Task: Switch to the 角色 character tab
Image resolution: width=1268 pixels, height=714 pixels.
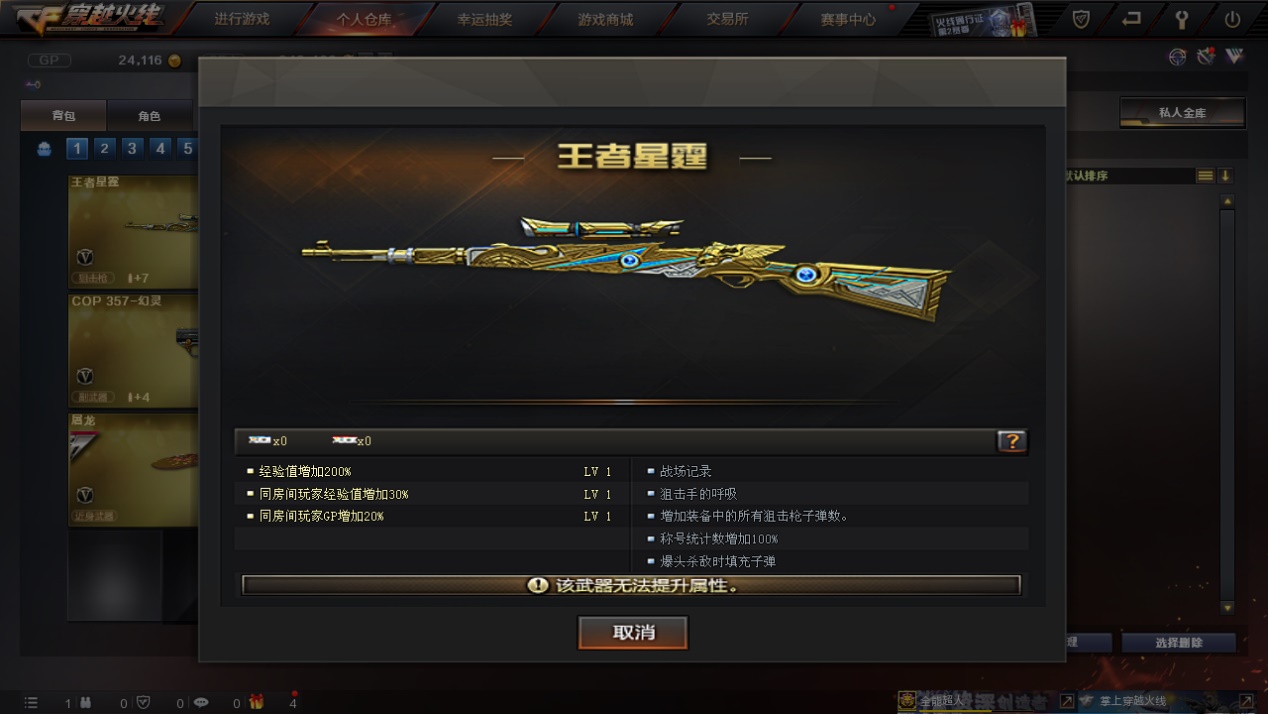Action: [149, 116]
